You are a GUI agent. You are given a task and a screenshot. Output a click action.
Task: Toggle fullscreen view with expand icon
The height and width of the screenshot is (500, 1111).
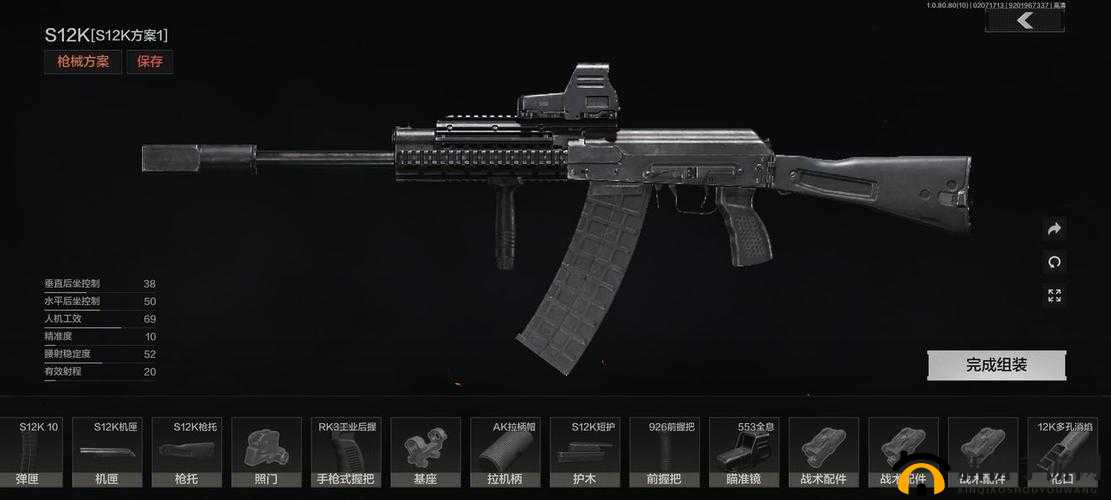[1054, 295]
